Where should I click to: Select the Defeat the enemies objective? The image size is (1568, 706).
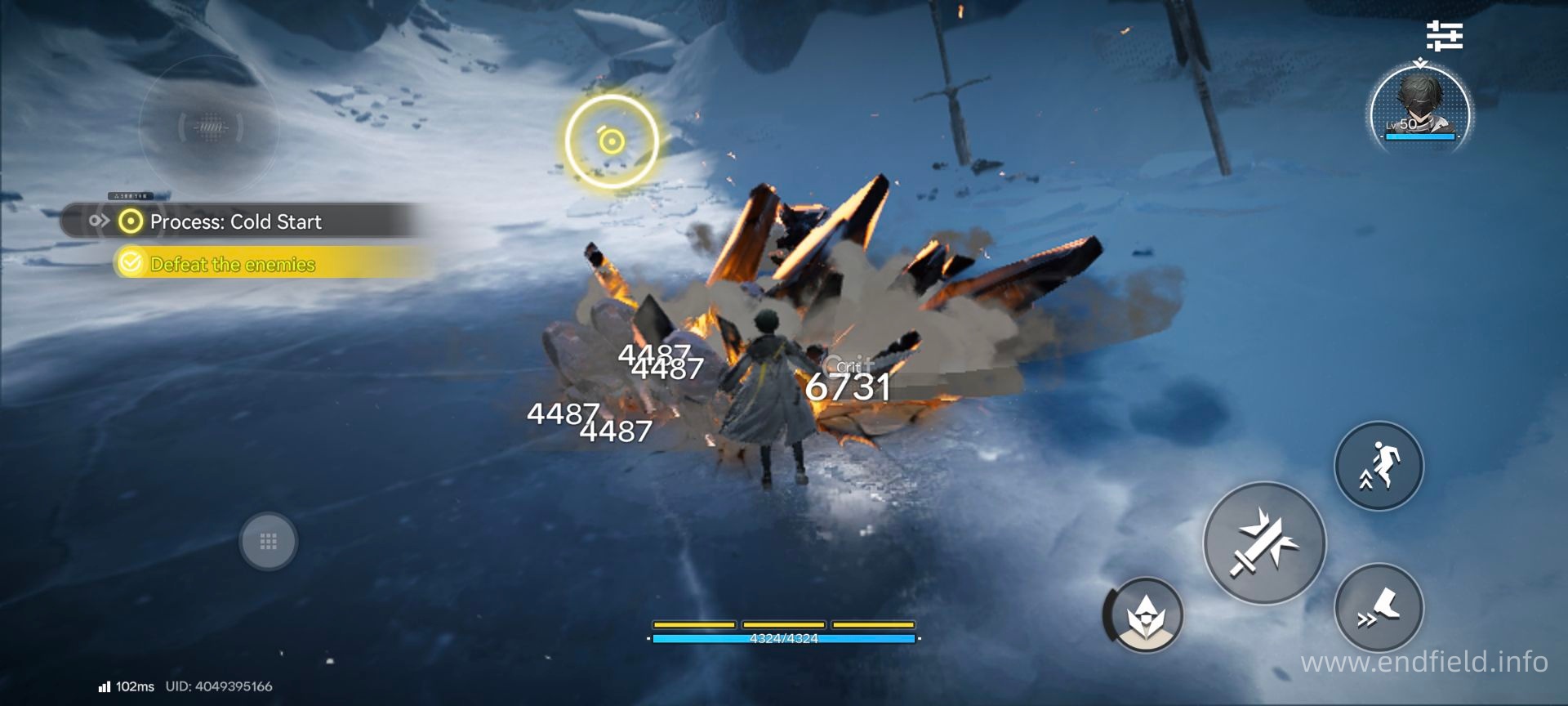233,264
